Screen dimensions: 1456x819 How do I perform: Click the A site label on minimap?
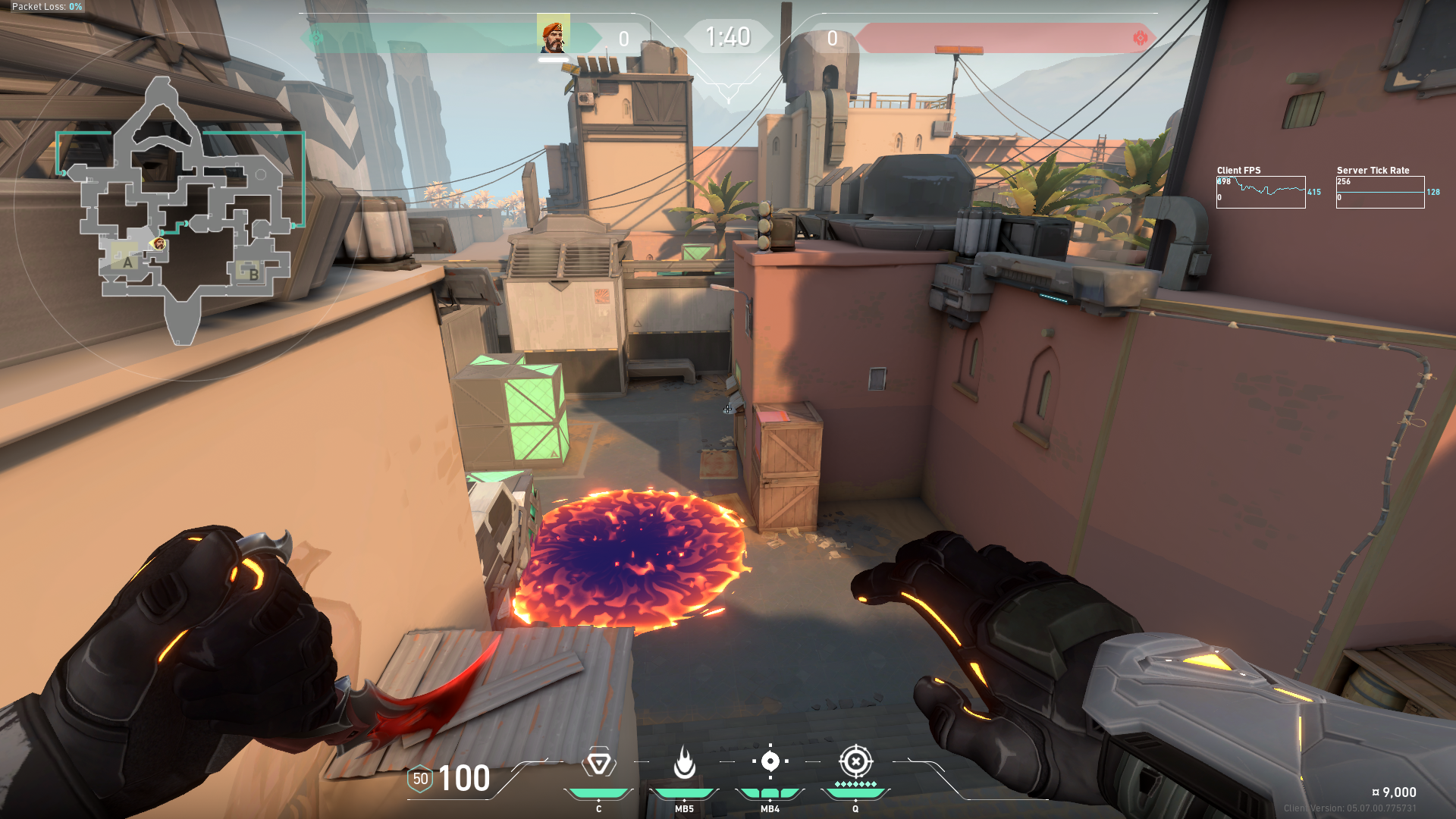click(127, 262)
